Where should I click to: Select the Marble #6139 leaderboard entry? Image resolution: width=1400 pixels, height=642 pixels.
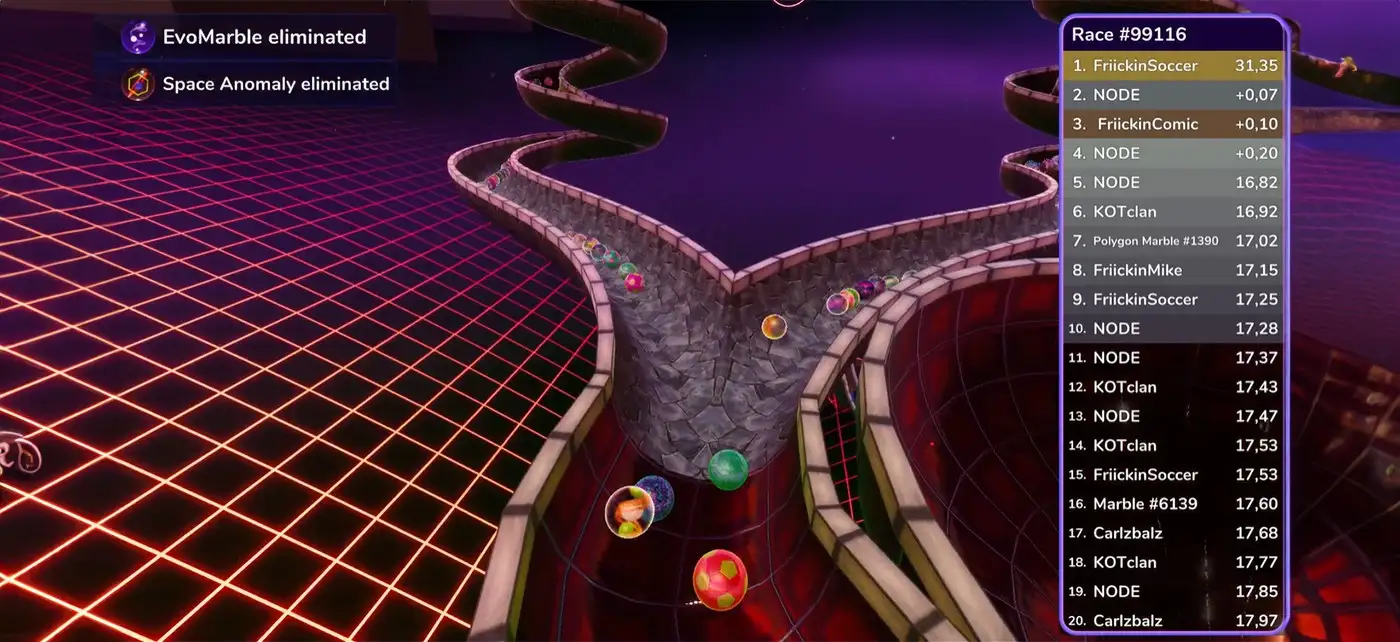(x=1172, y=504)
